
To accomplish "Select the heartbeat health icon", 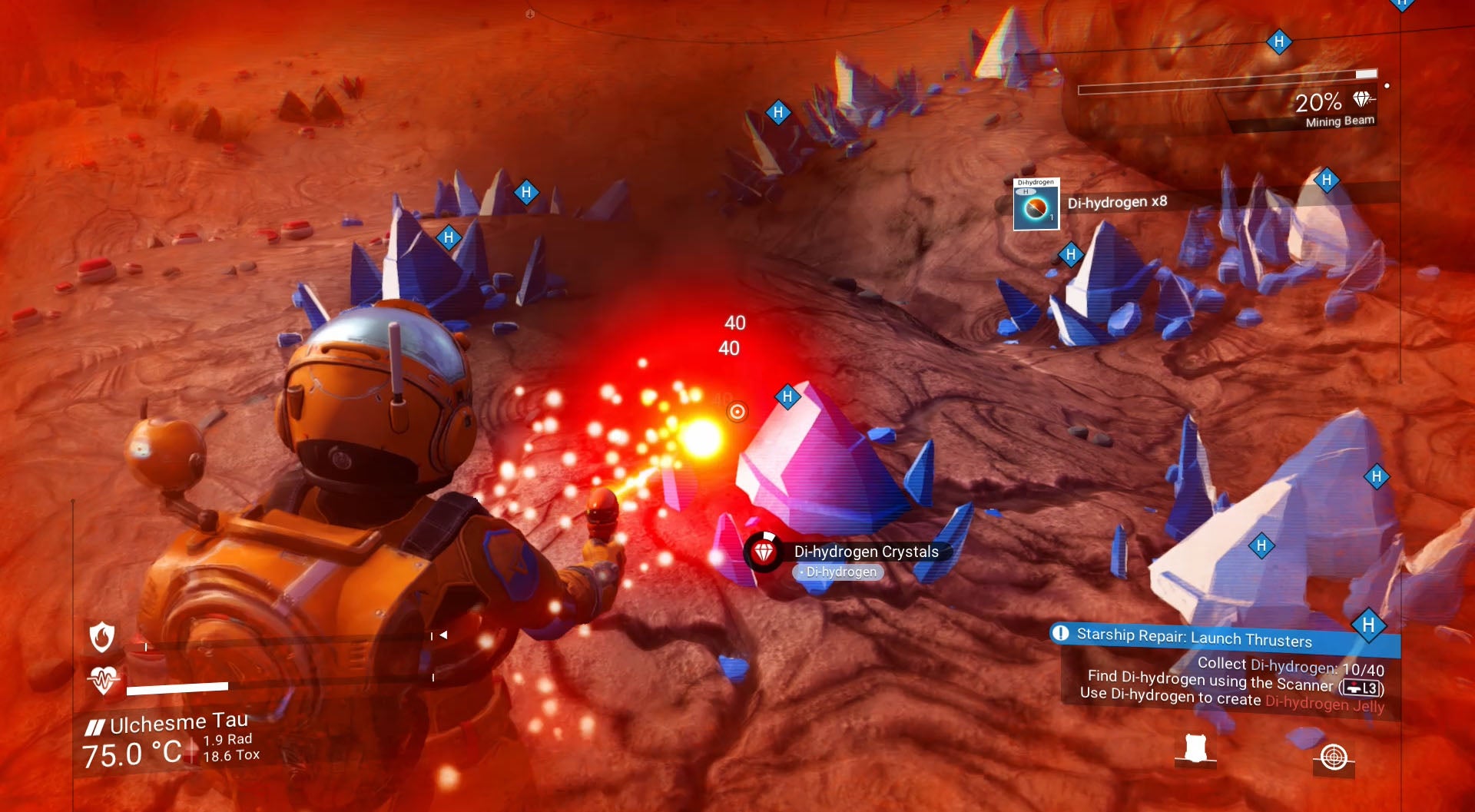I will coord(101,679).
